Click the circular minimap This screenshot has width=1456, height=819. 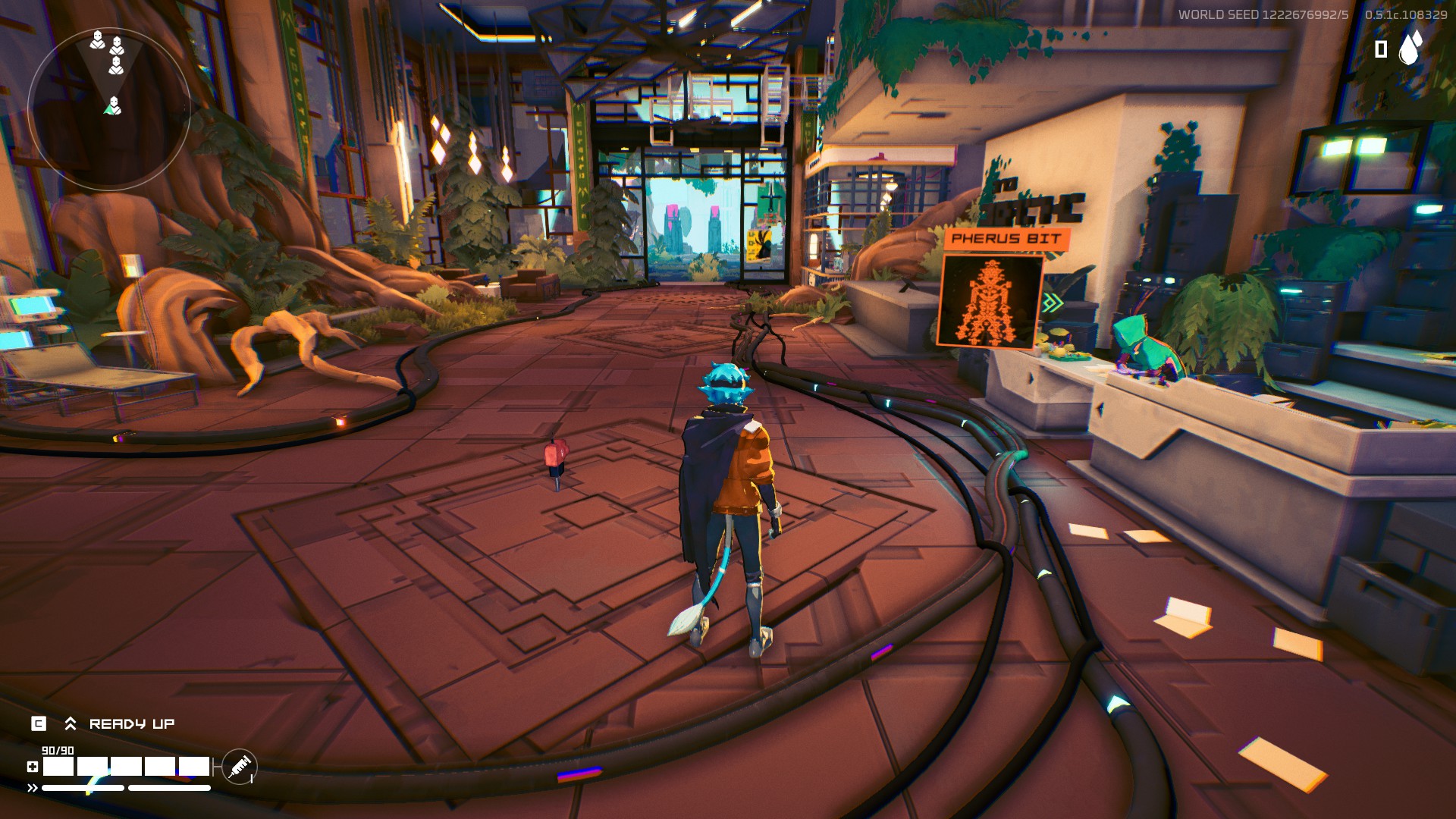click(x=109, y=108)
